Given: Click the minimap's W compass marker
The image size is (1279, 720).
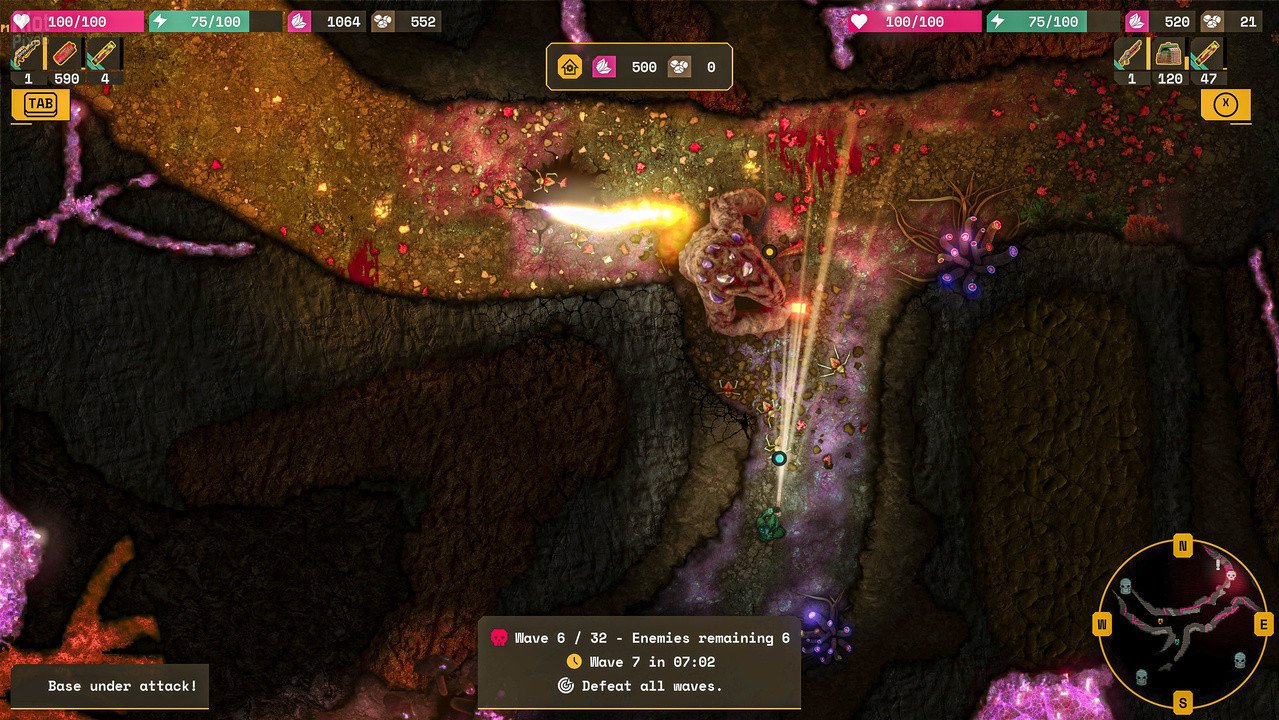Looking at the screenshot, I should 1103,625.
